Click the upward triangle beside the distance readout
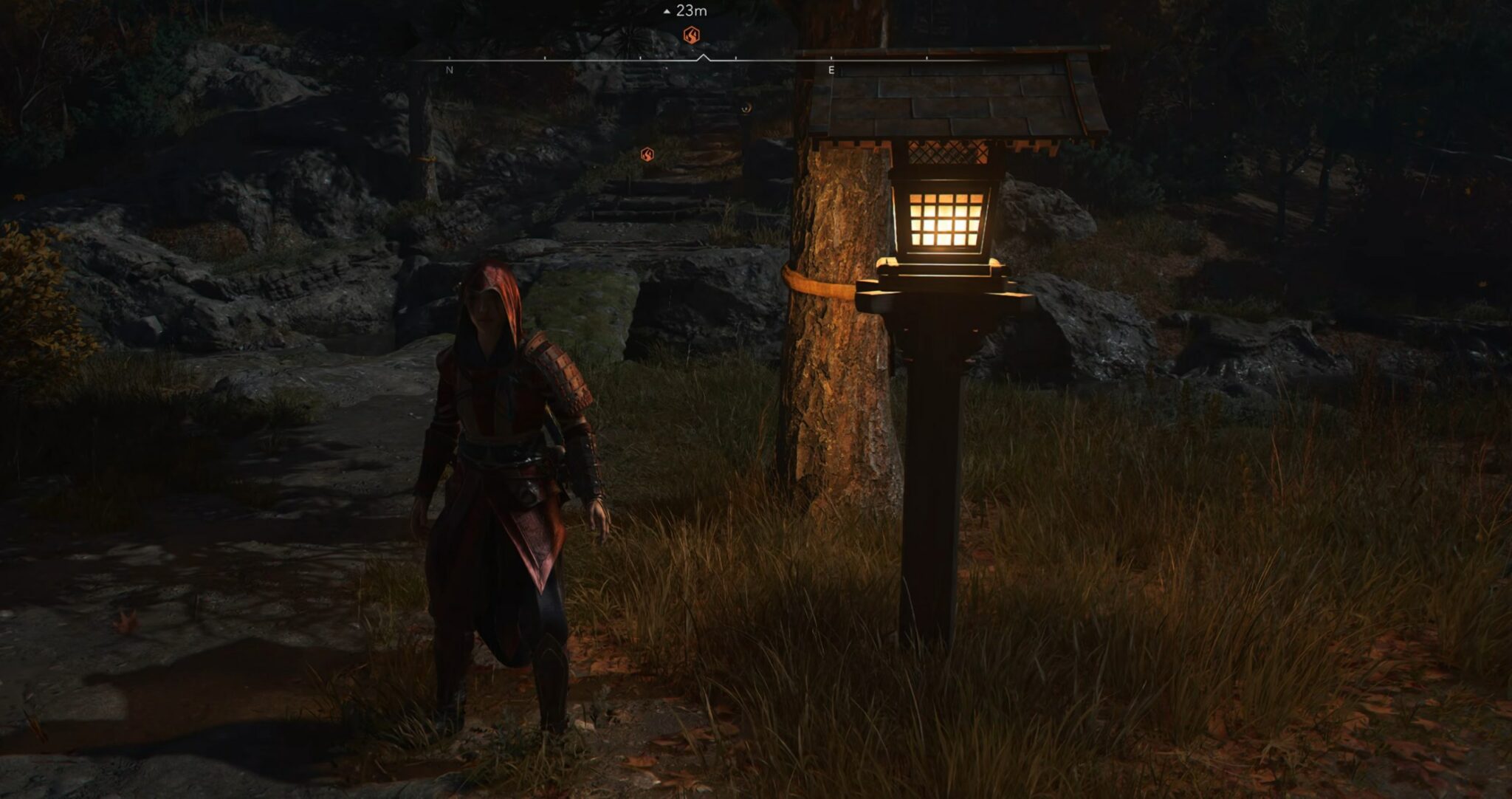This screenshot has height=799, width=1512. click(x=667, y=11)
